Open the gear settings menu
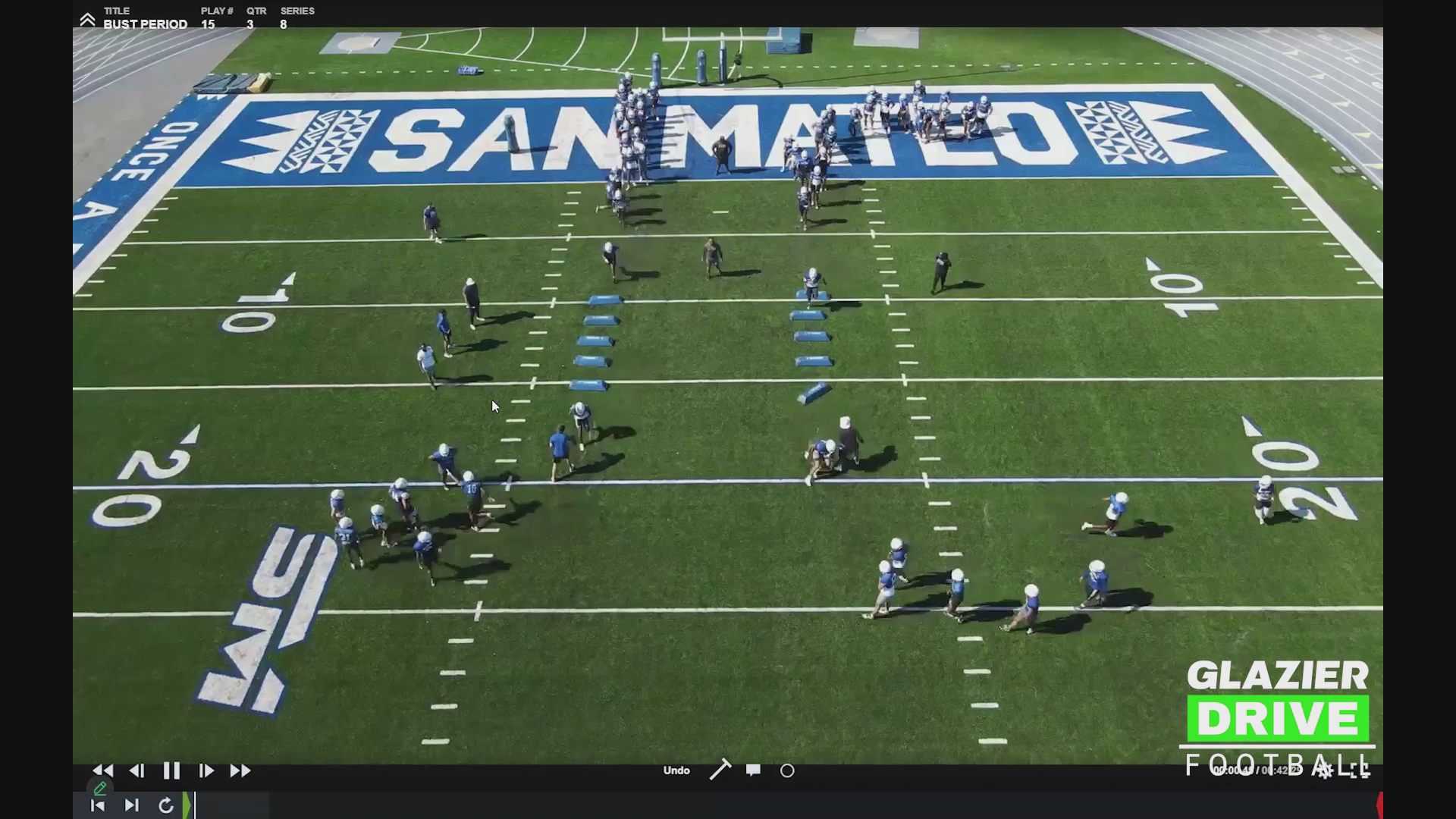This screenshot has width=1456, height=819. tap(1324, 771)
